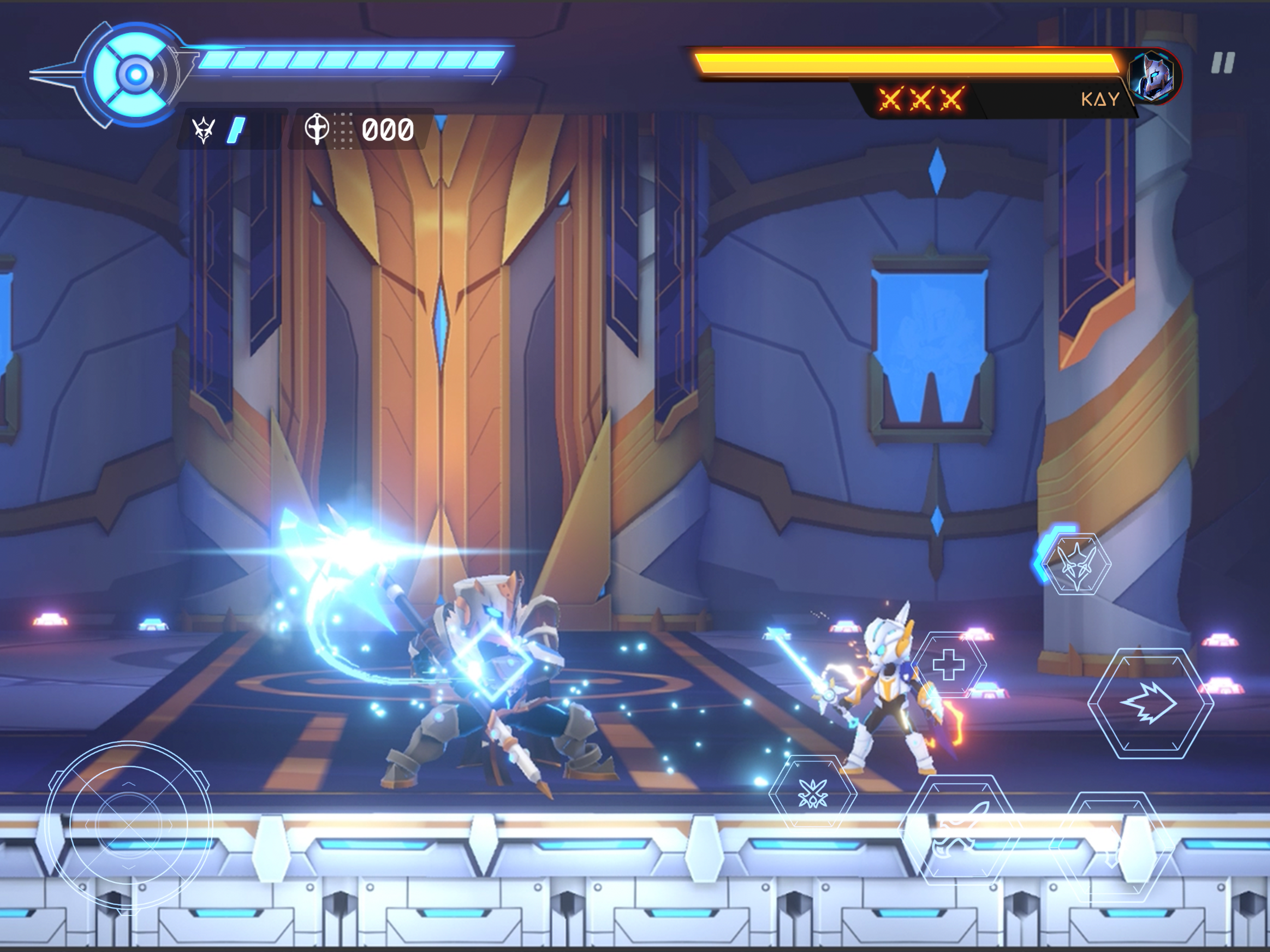
Task: Tap the virtual movement joystick
Action: coord(129,825)
